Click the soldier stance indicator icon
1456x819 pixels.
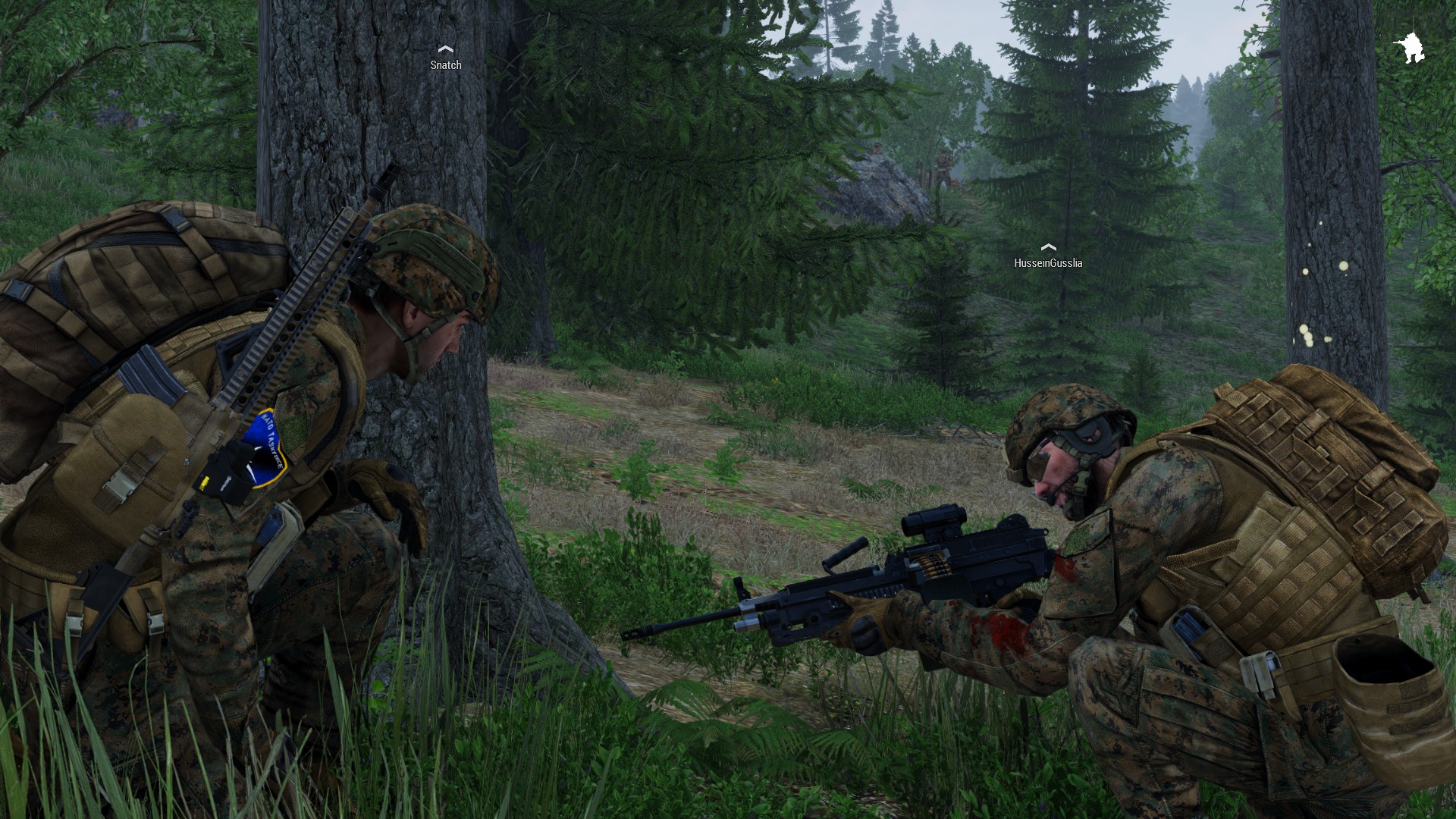[x=1409, y=48]
